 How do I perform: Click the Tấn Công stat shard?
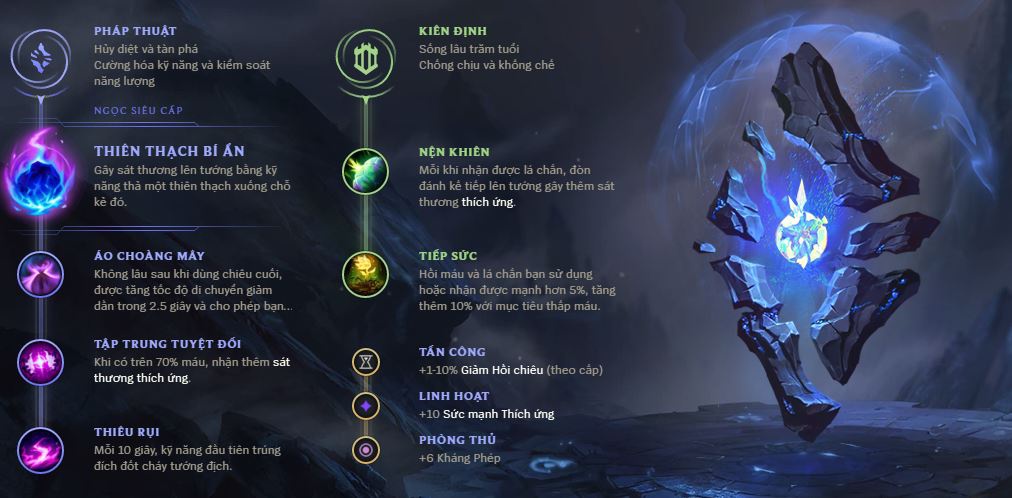coord(366,361)
